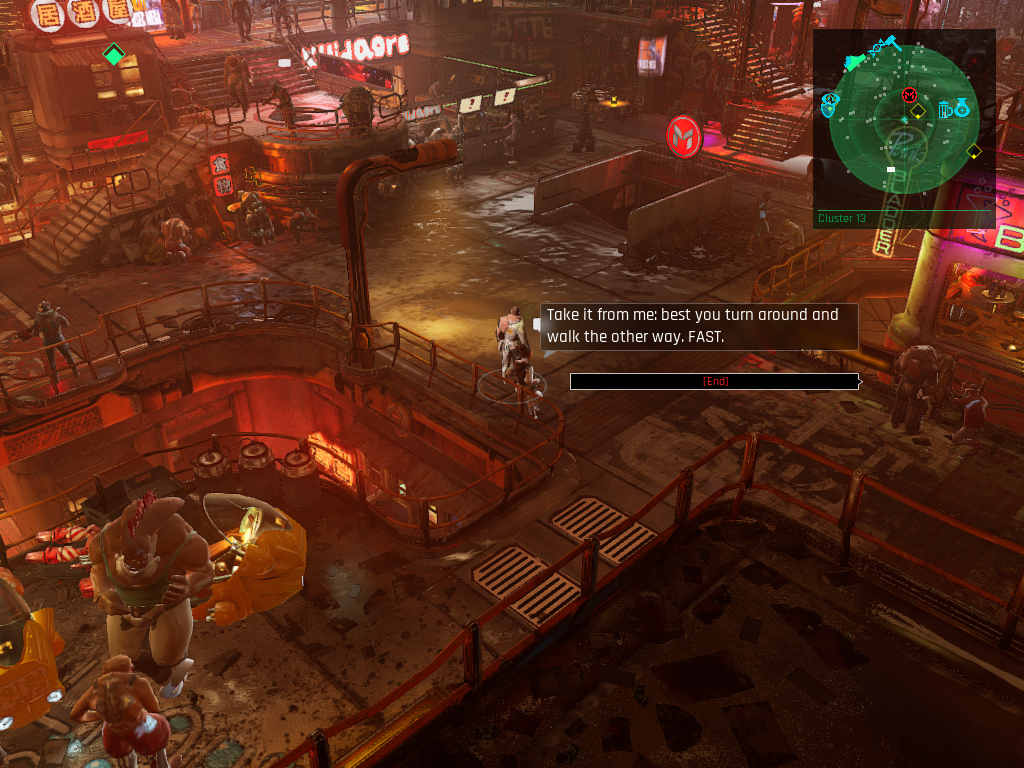The height and width of the screenshot is (768, 1024).
Task: Click the large red mask objective indicator
Action: point(685,133)
